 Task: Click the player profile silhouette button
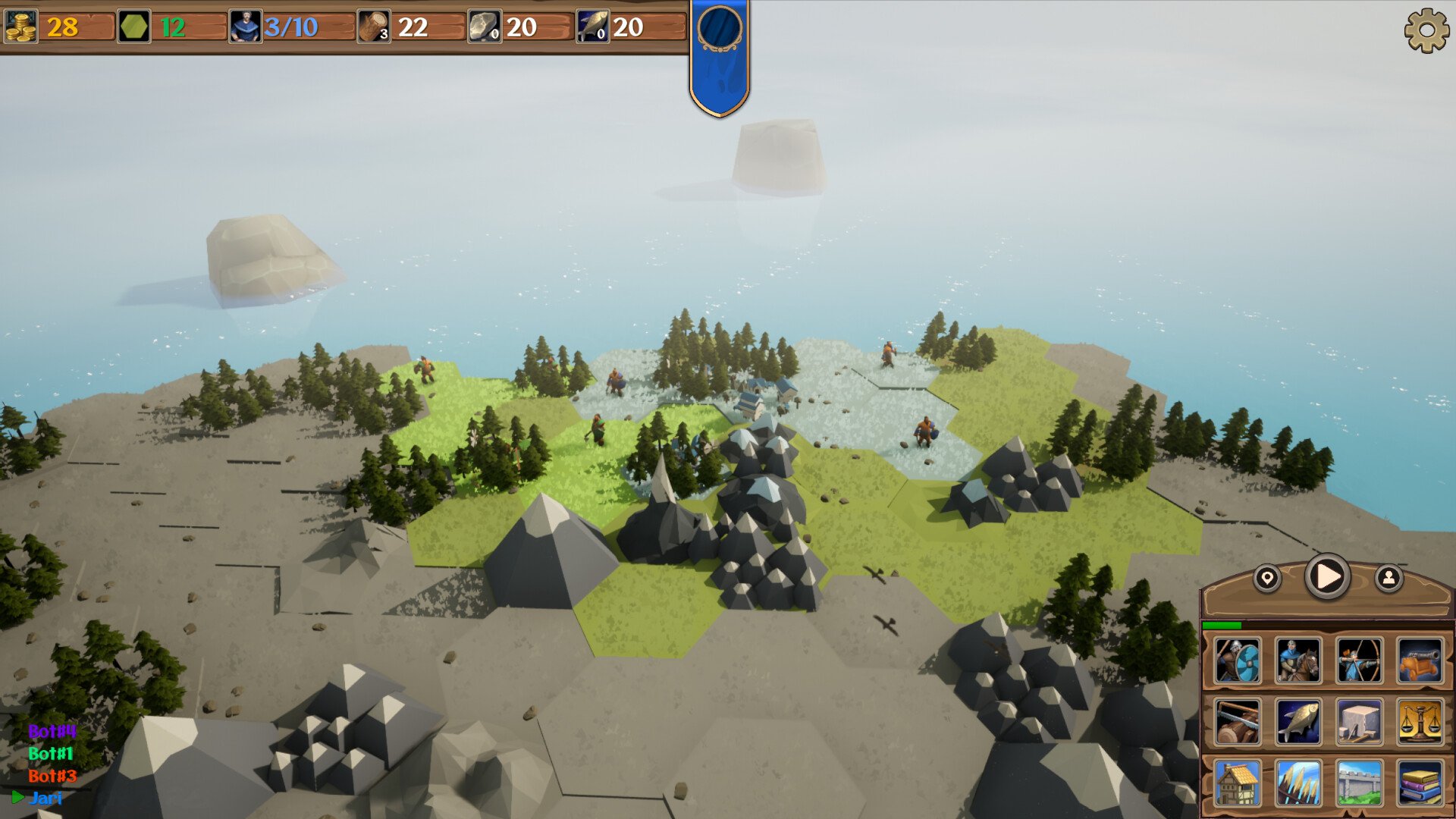click(1389, 579)
